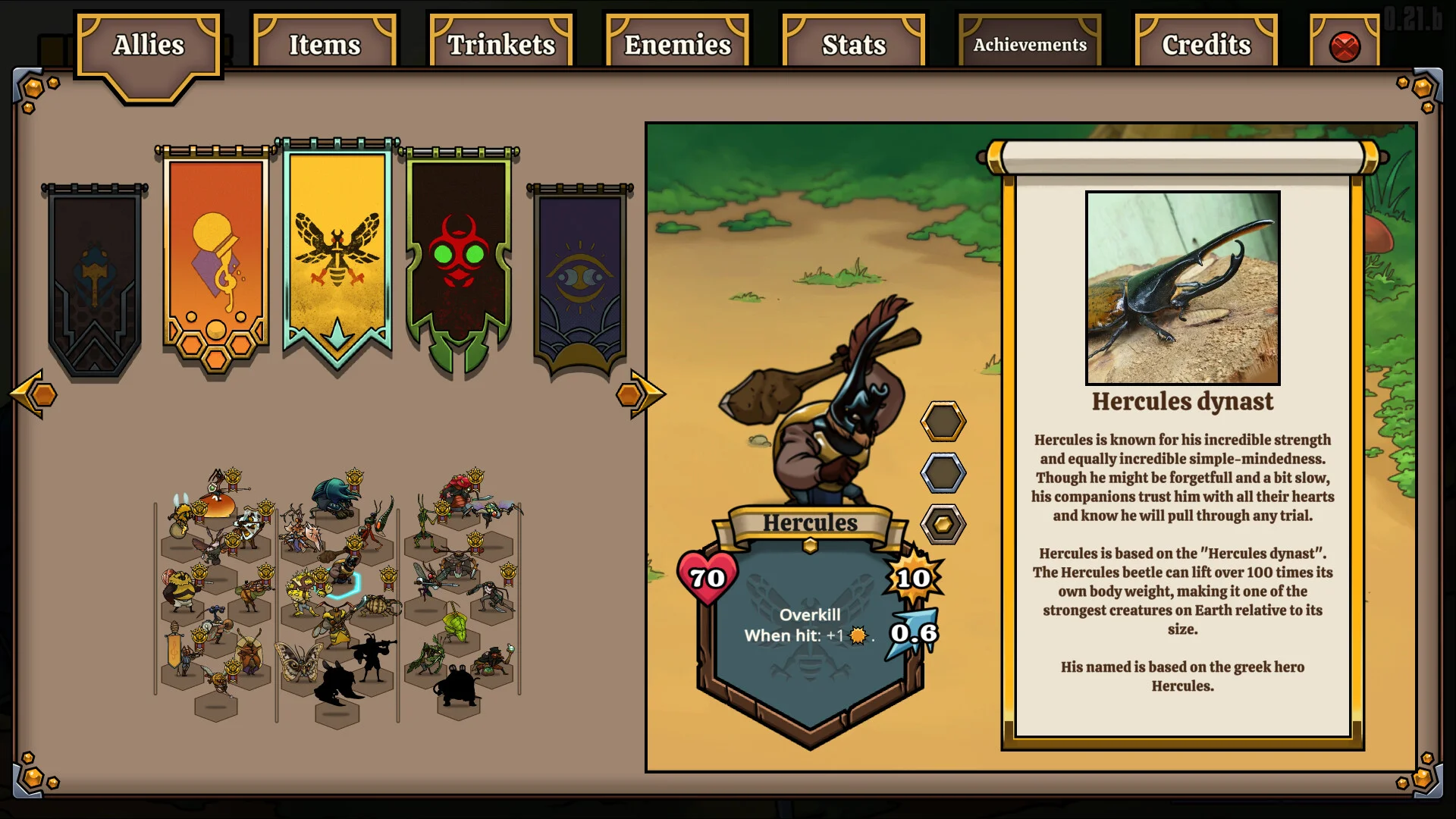Select the top empty hexagon level
The height and width of the screenshot is (819, 1456).
(943, 421)
